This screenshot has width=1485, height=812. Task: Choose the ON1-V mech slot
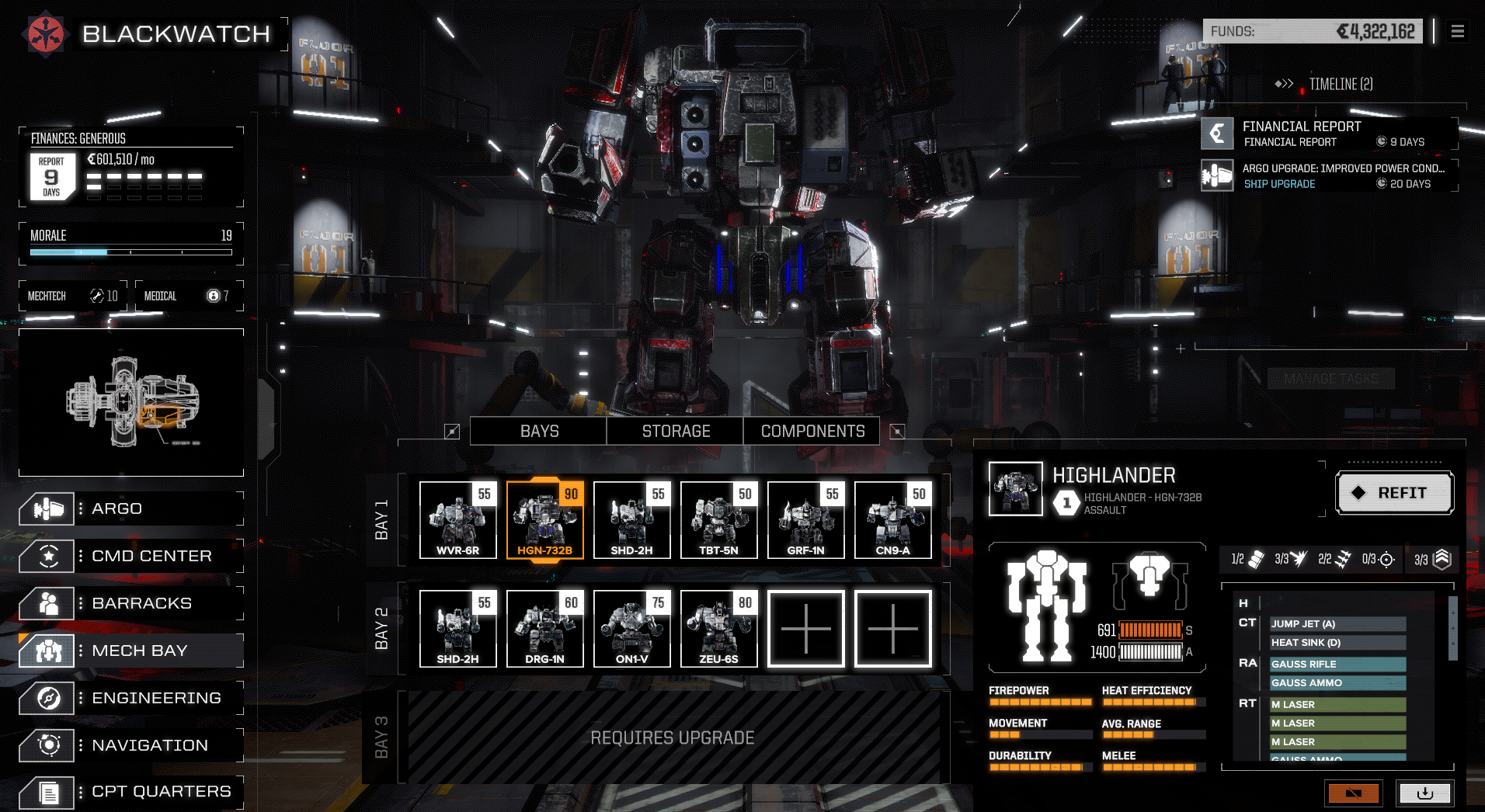coord(632,629)
